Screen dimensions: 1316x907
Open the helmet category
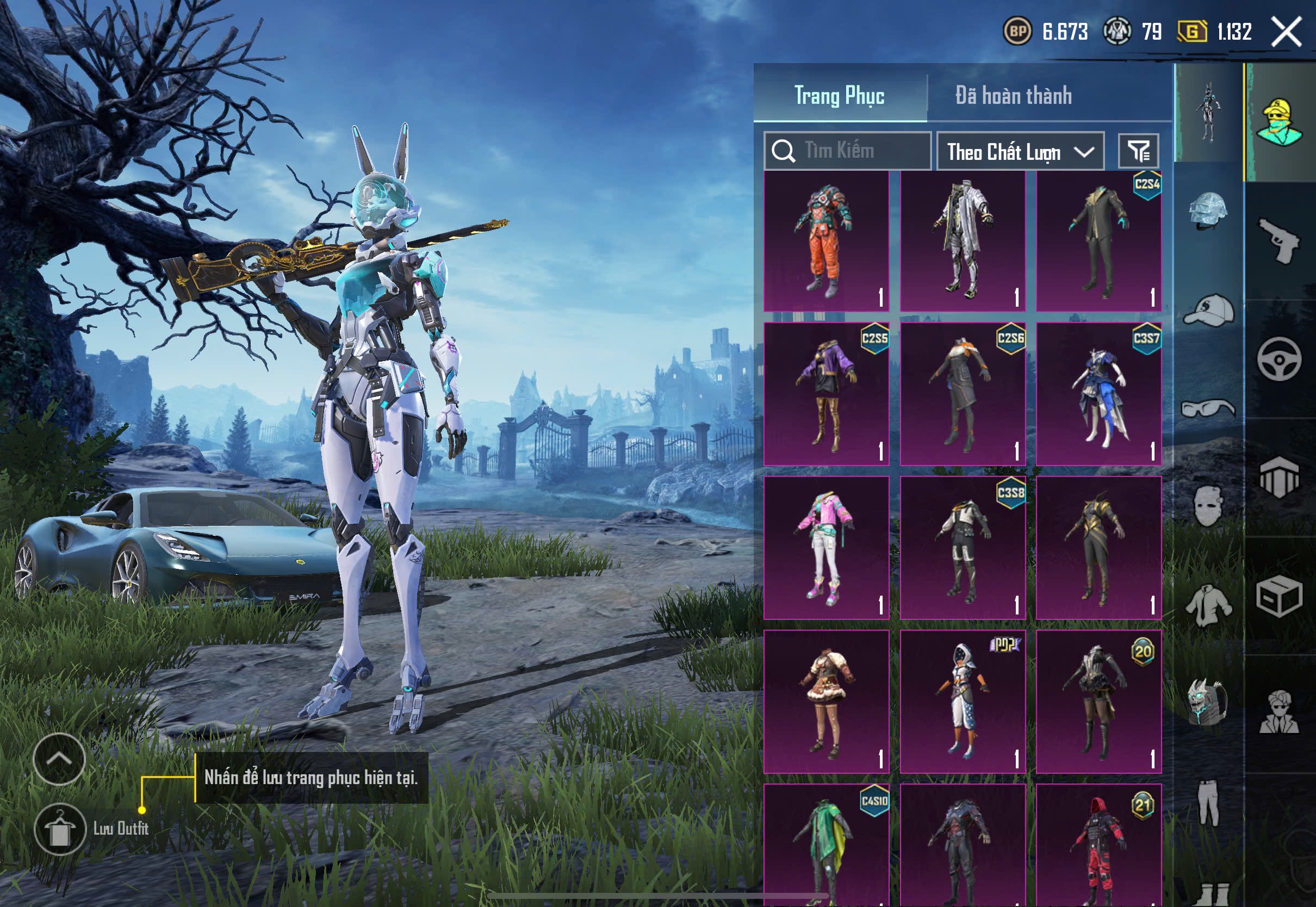(x=1209, y=210)
